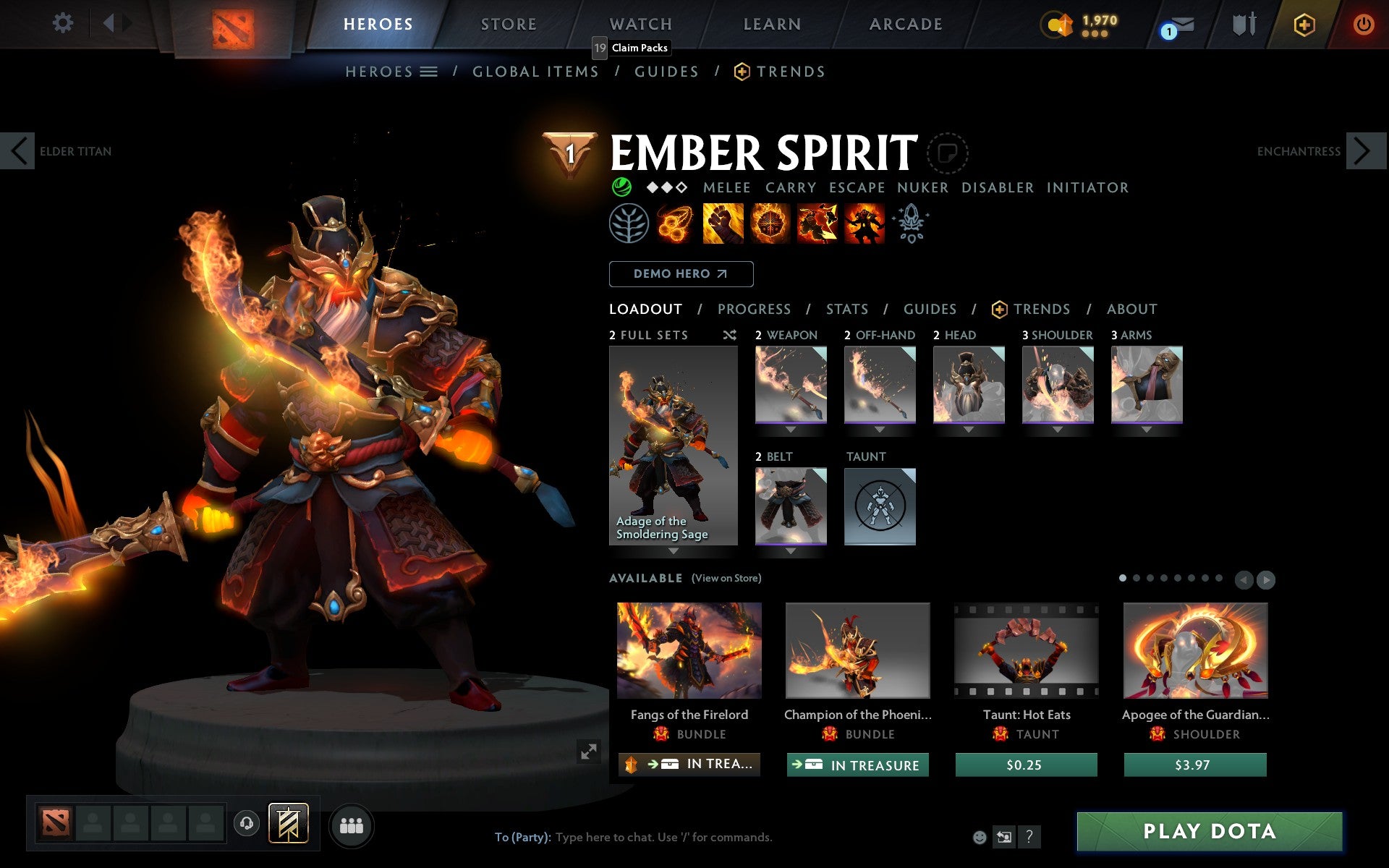This screenshot has height=868, width=1389.
Task: Click the Demo Hero button
Action: tap(681, 274)
